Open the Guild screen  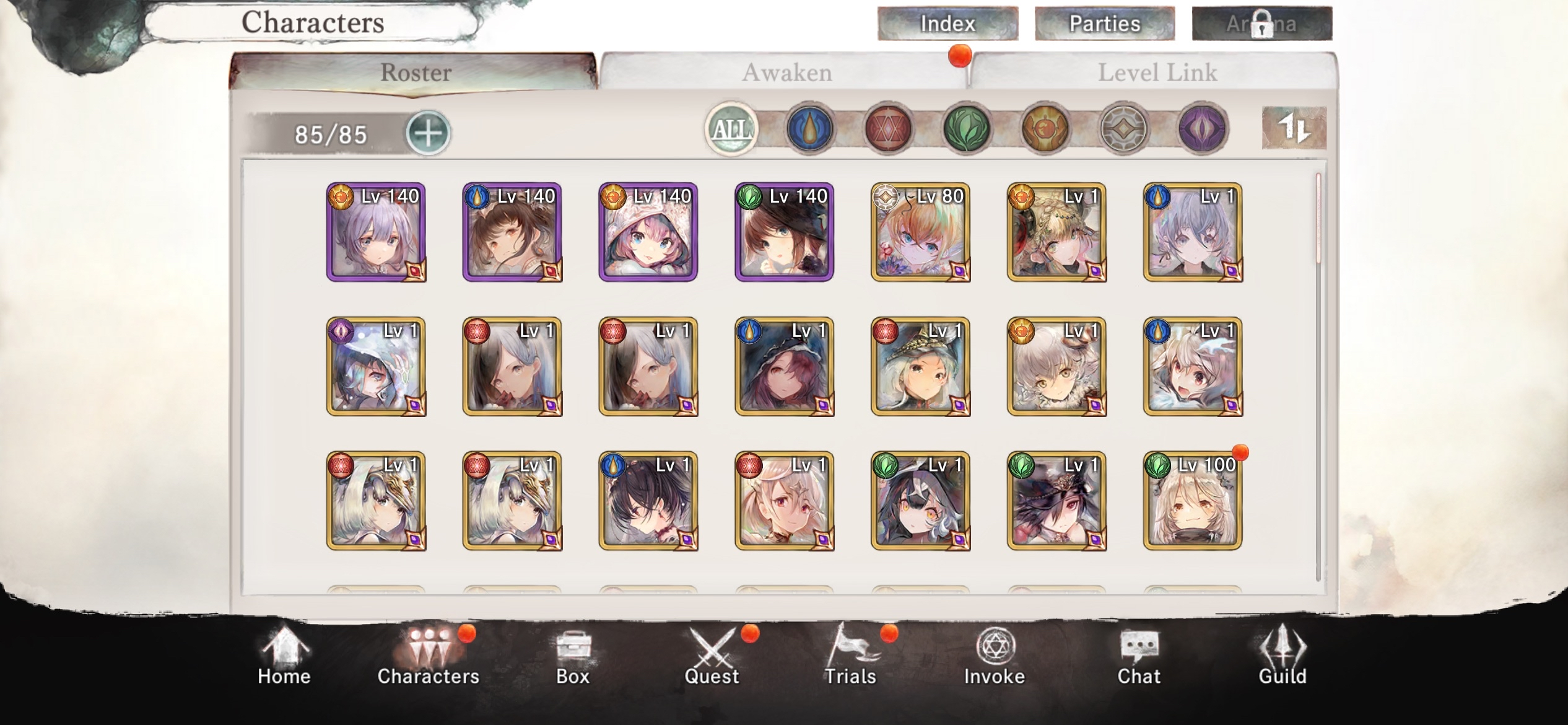(1283, 657)
